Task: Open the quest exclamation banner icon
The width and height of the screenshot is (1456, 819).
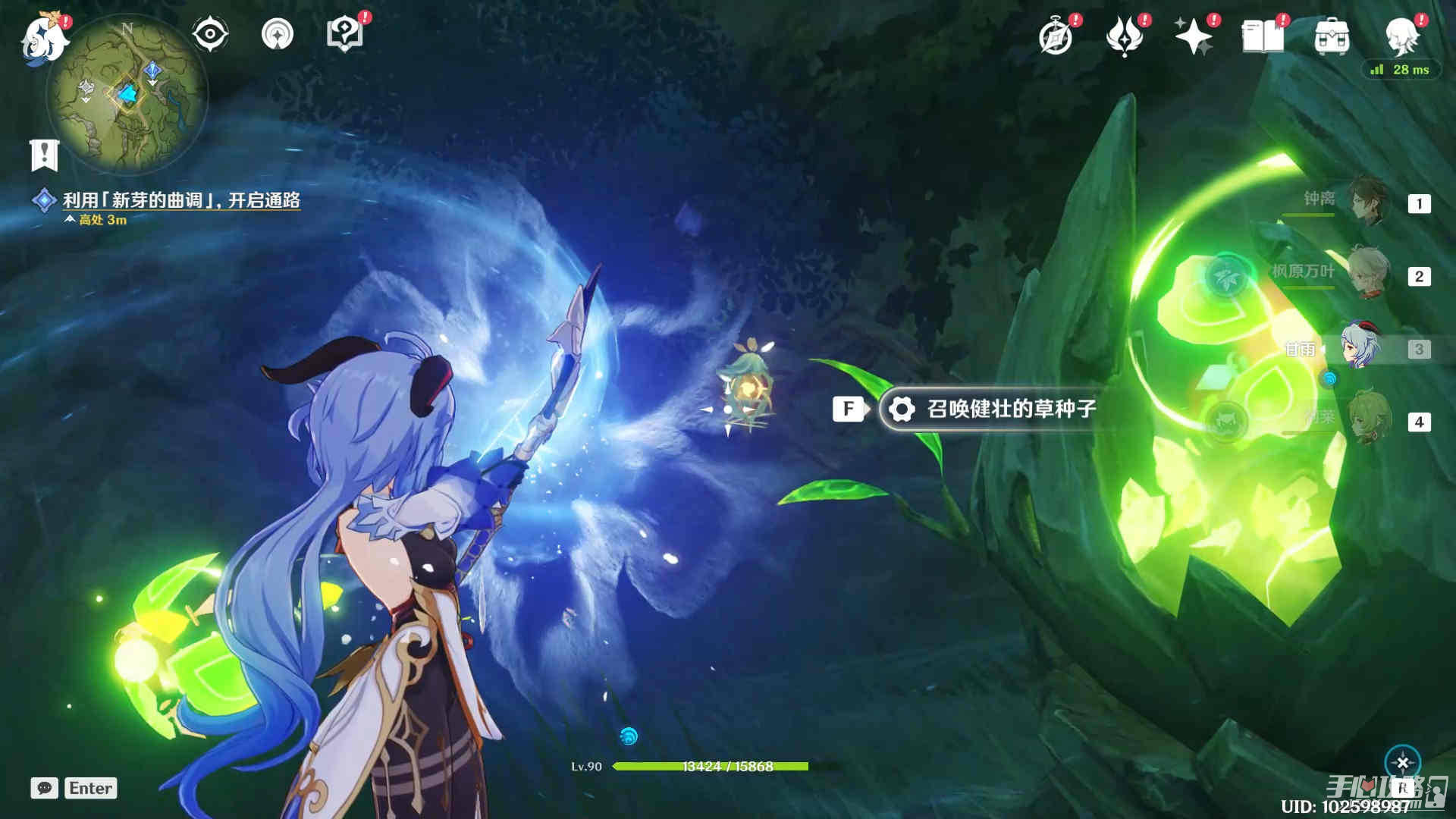Action: [x=44, y=155]
